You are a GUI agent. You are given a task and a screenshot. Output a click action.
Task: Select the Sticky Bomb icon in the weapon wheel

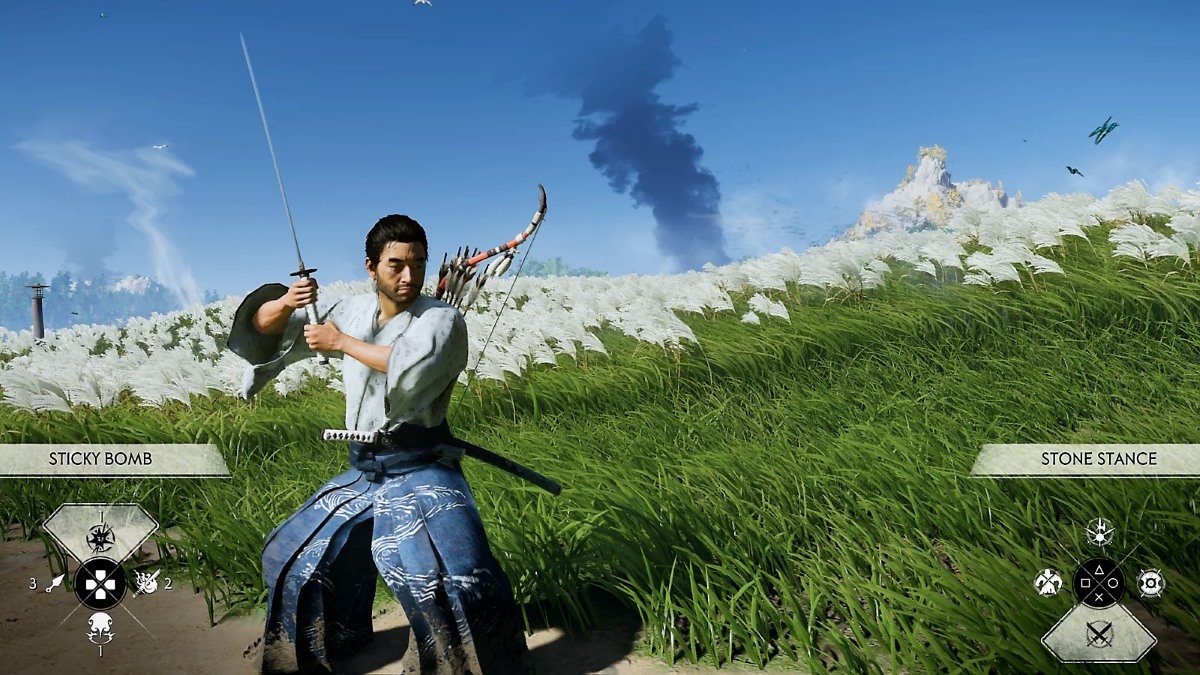[100, 537]
